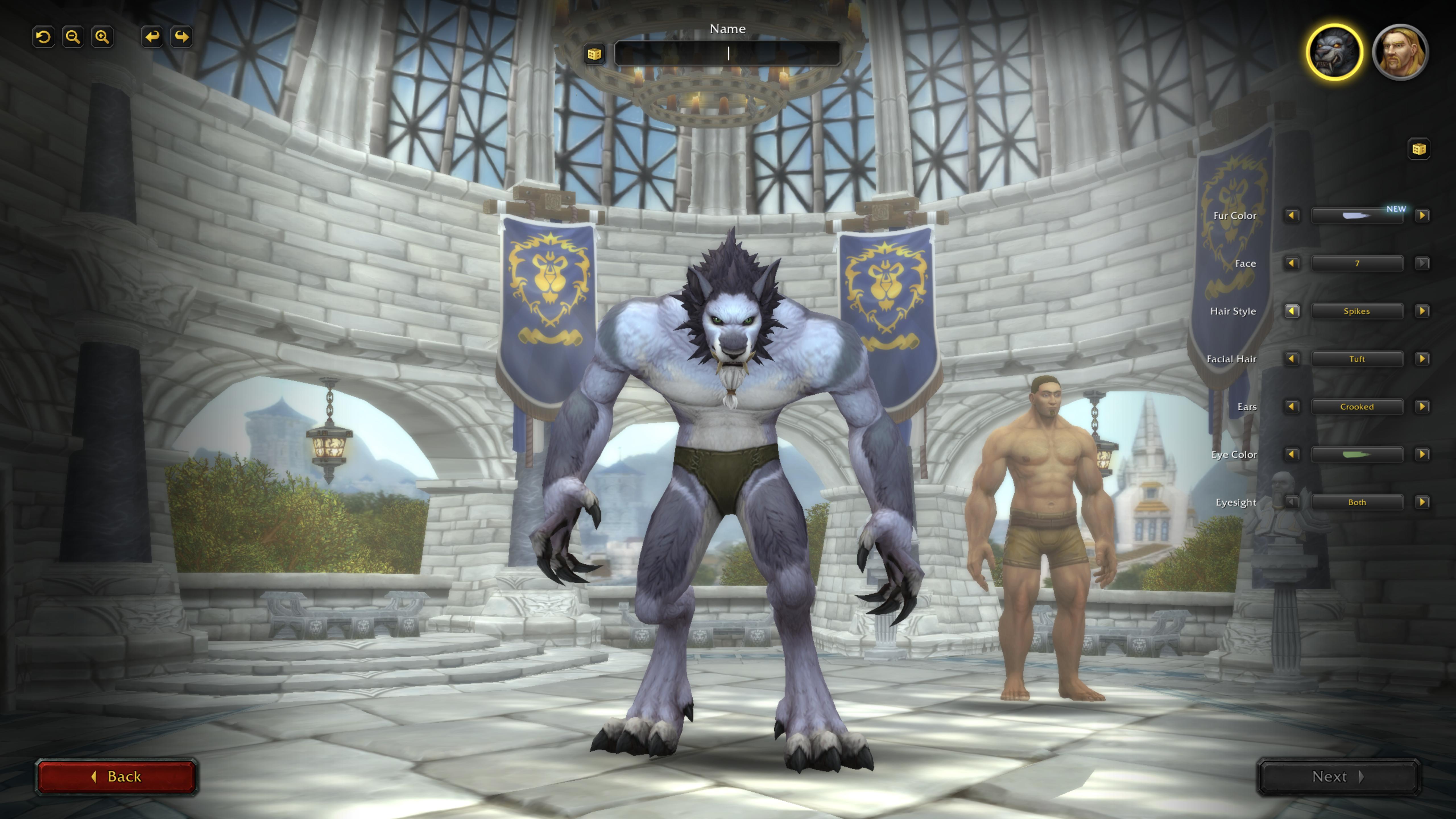Screen dimensions: 1456x819
Task: Advance to the next Facial Hair style
Action: point(1422,359)
